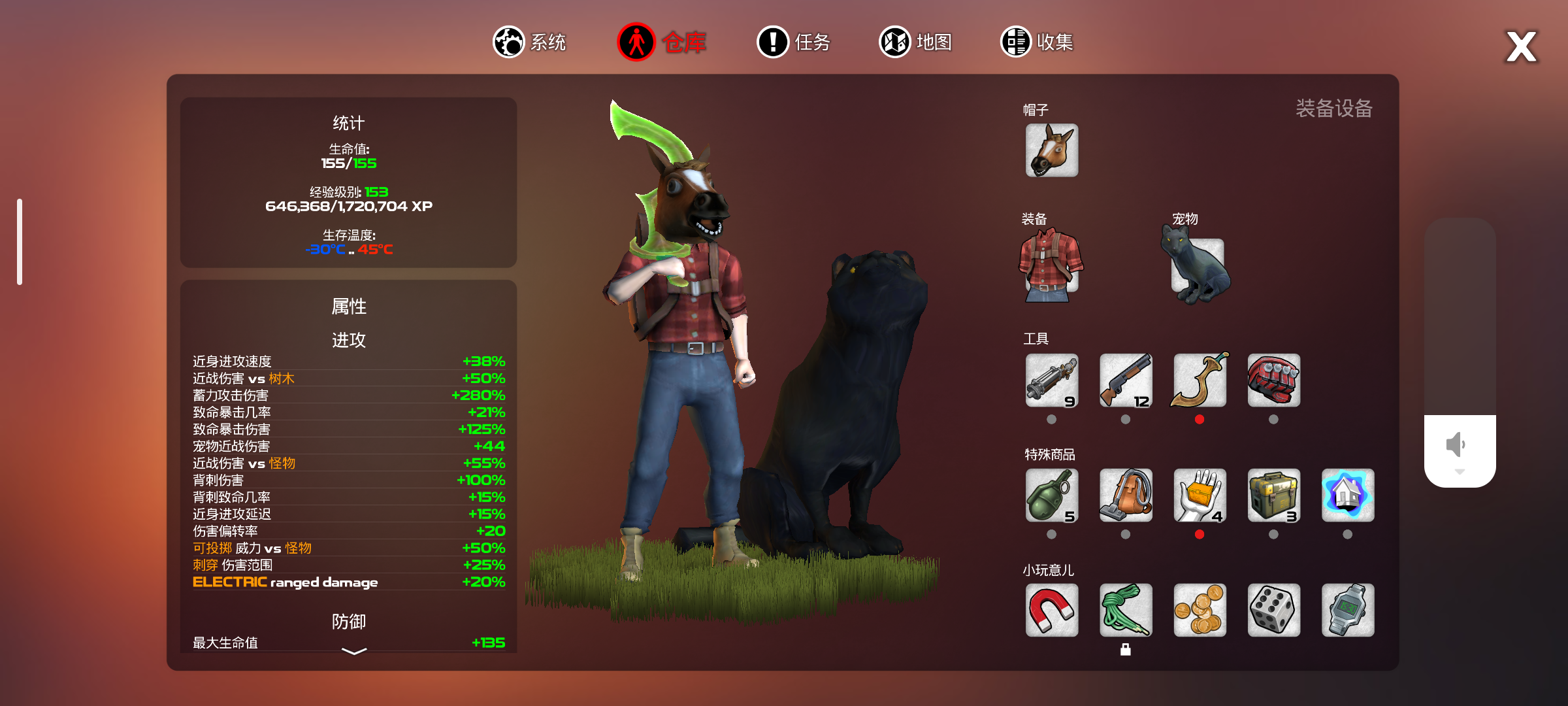Select the curved green blade weapon slot
The width and height of the screenshot is (1568, 706).
1200,380
